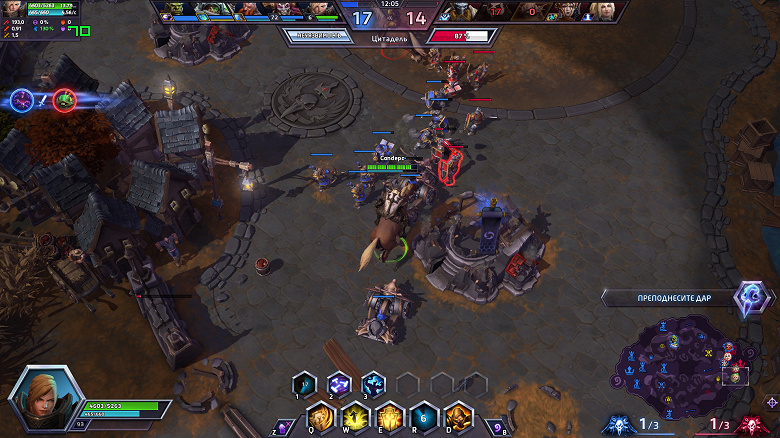Use the blue lightning item in slot 3
This screenshot has width=780, height=438.
pyautogui.click(x=373, y=383)
